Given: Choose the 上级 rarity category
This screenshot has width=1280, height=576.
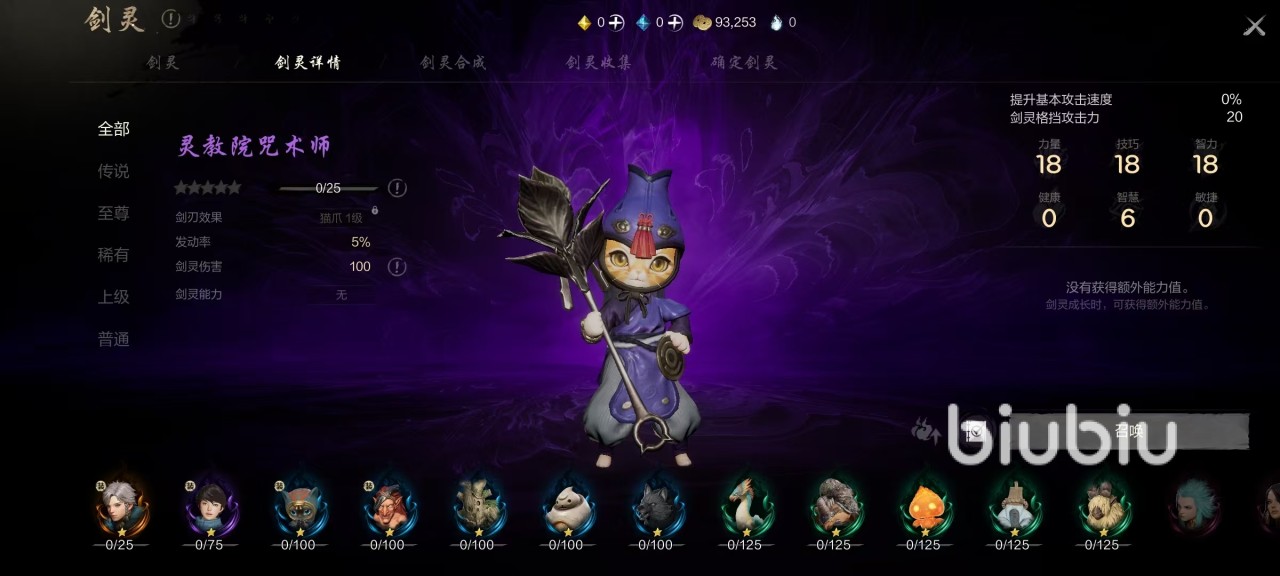Looking at the screenshot, I should [x=114, y=297].
